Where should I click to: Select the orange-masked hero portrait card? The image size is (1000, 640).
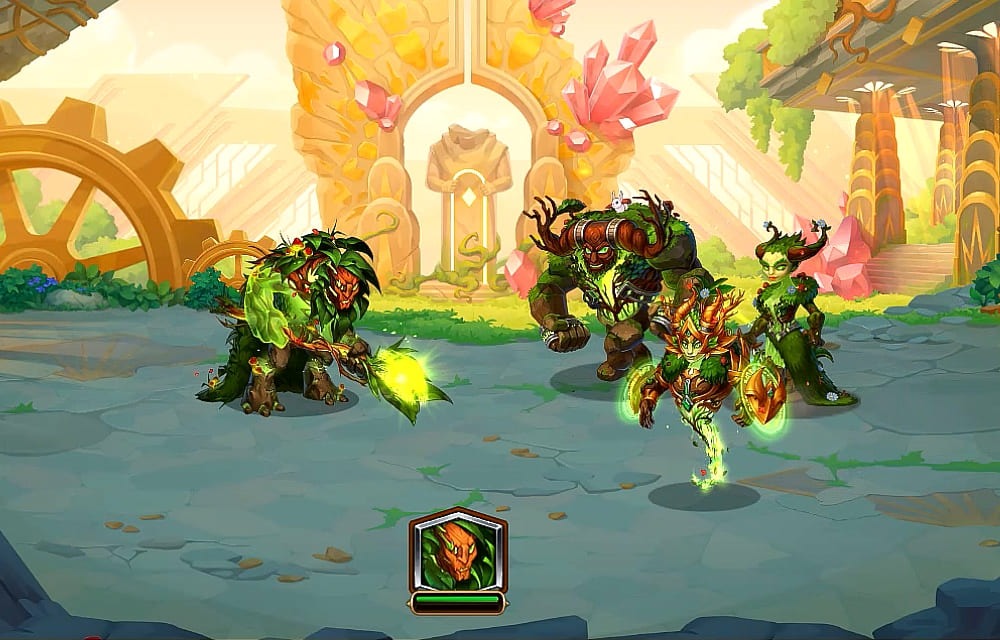[x=457, y=553]
